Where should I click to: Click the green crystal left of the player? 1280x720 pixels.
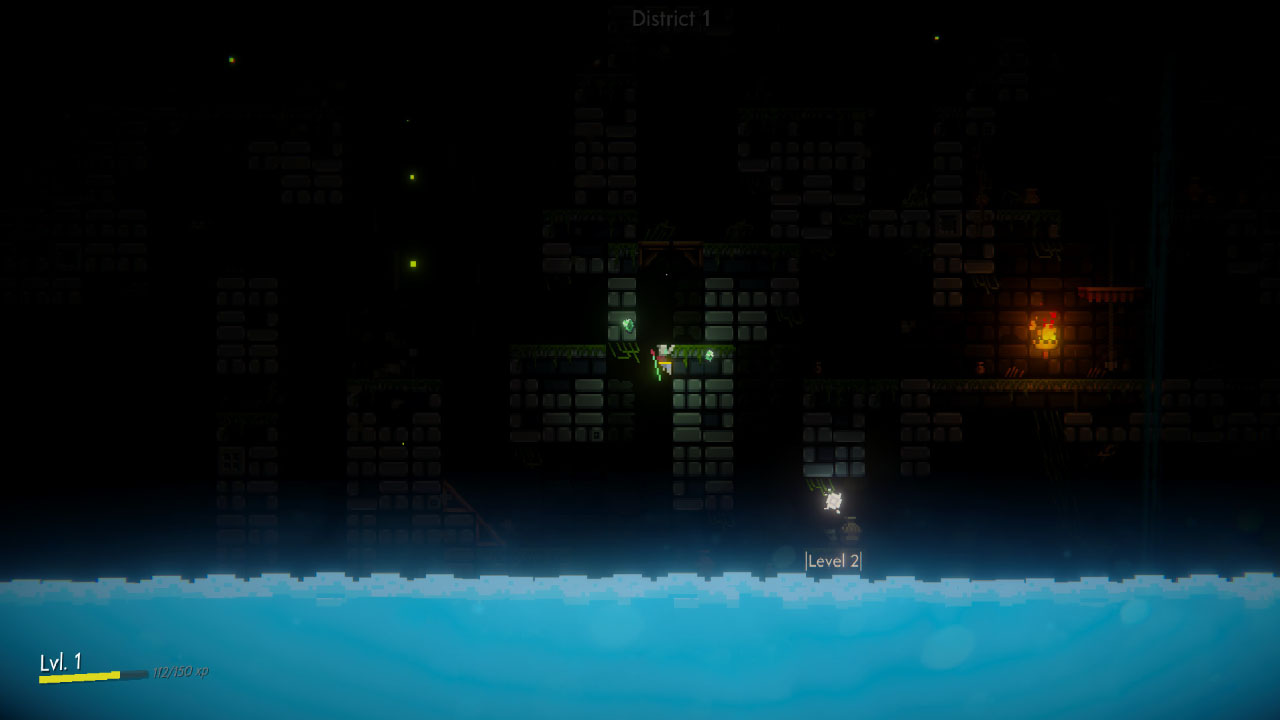[628, 325]
